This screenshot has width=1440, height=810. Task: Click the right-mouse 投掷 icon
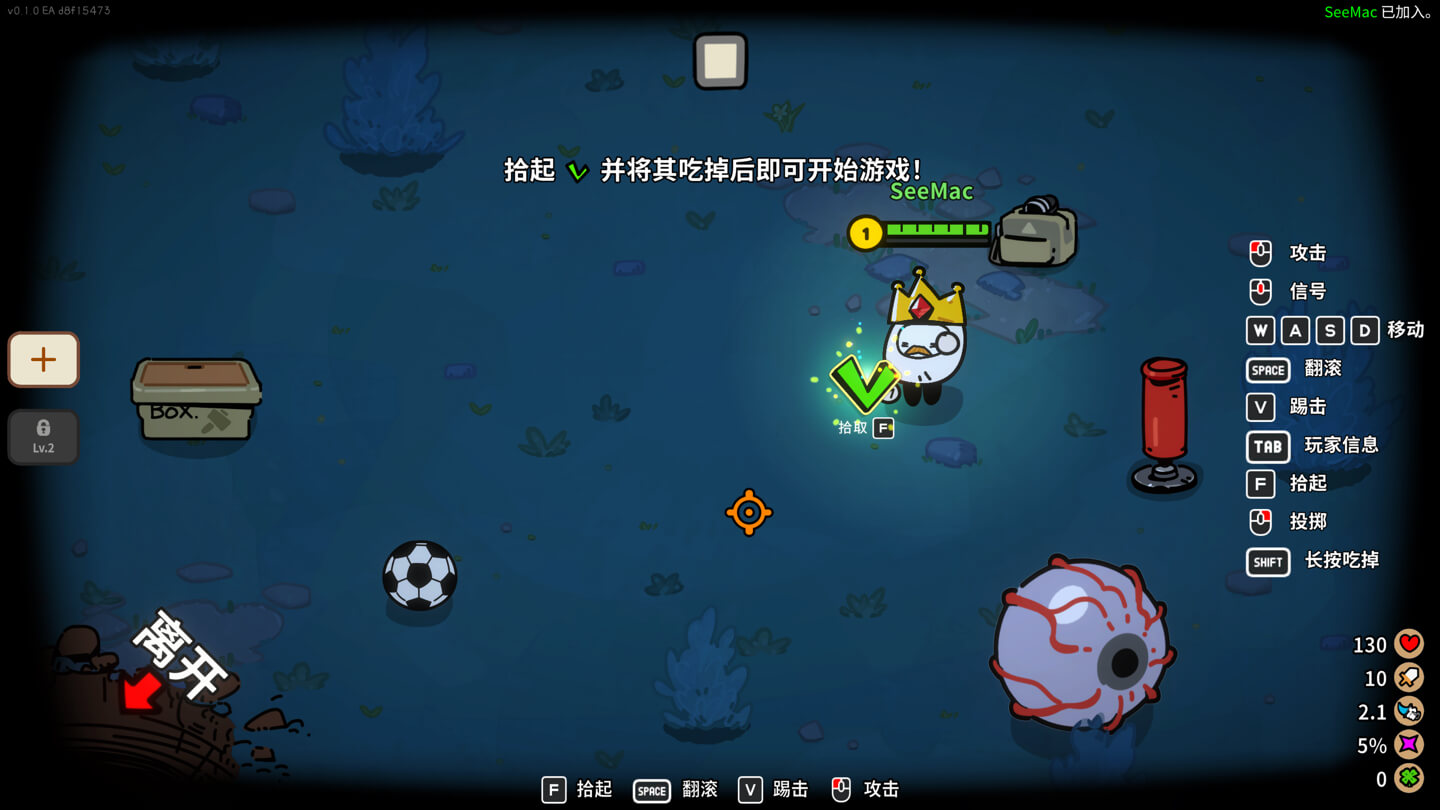(1259, 522)
